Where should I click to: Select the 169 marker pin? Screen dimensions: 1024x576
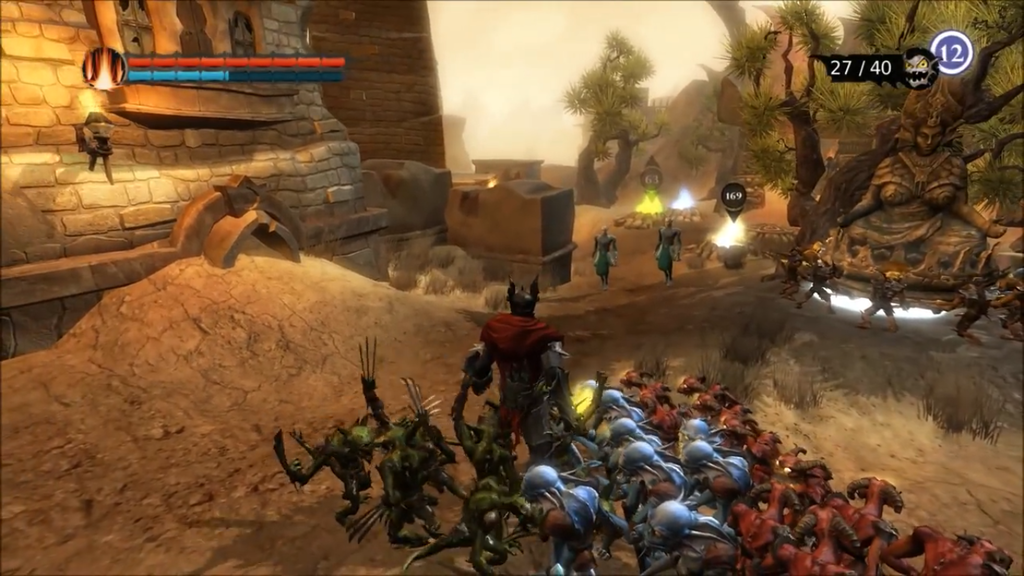(733, 196)
